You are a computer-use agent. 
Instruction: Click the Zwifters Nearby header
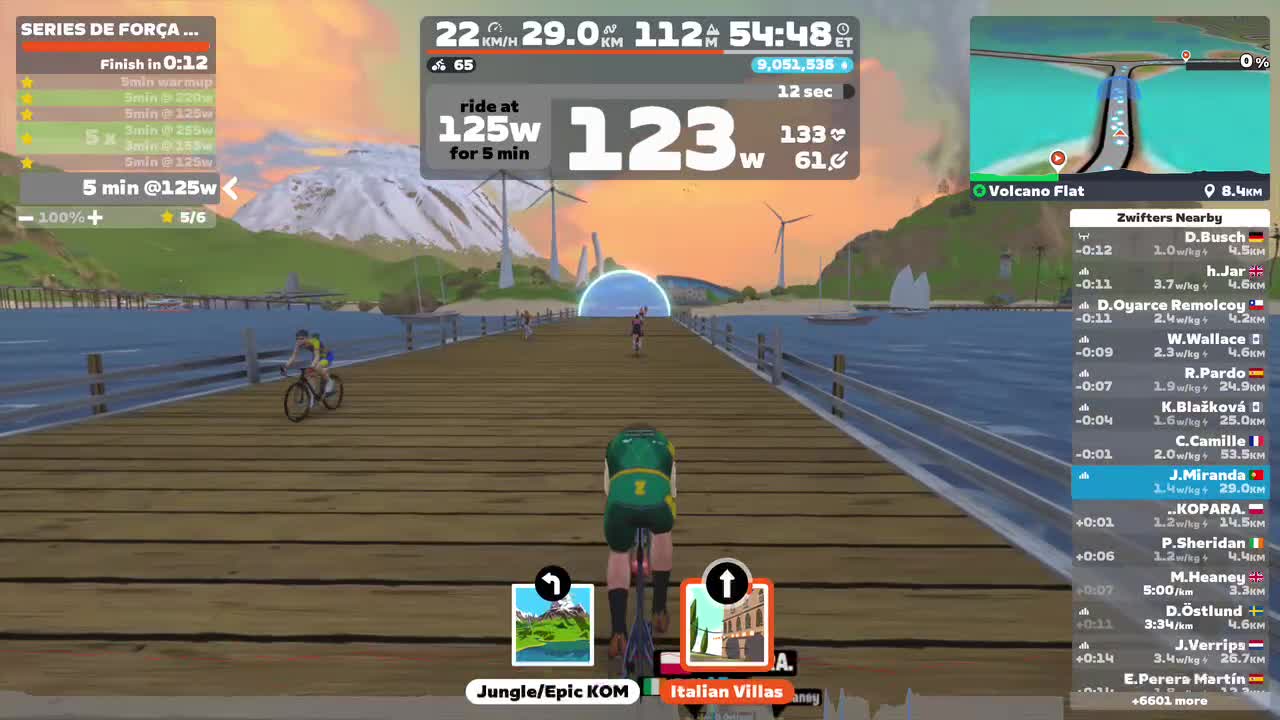1168,217
